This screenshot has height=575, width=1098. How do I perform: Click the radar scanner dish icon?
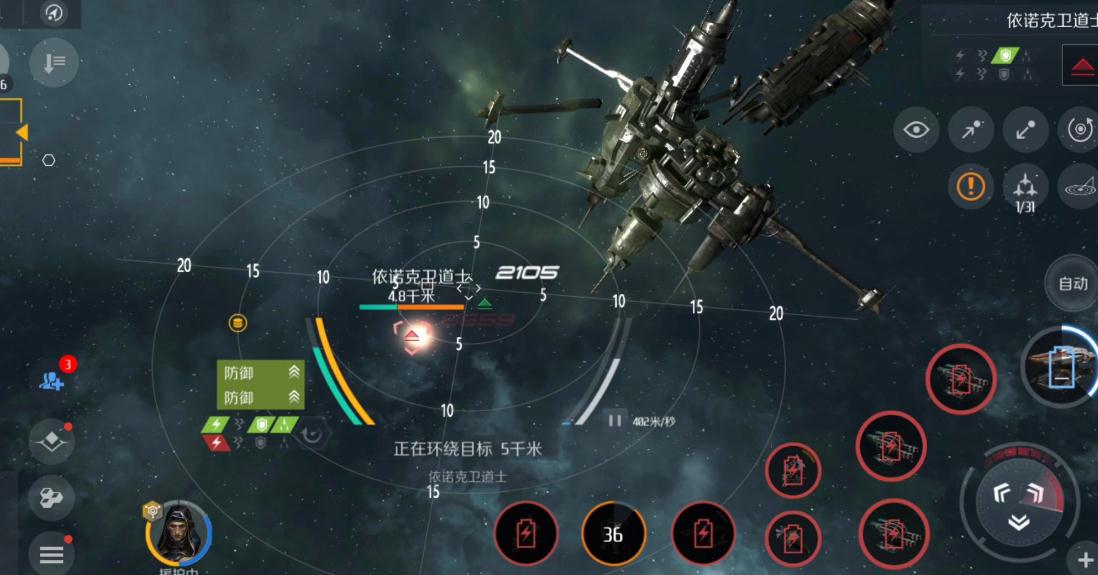click(x=1080, y=186)
